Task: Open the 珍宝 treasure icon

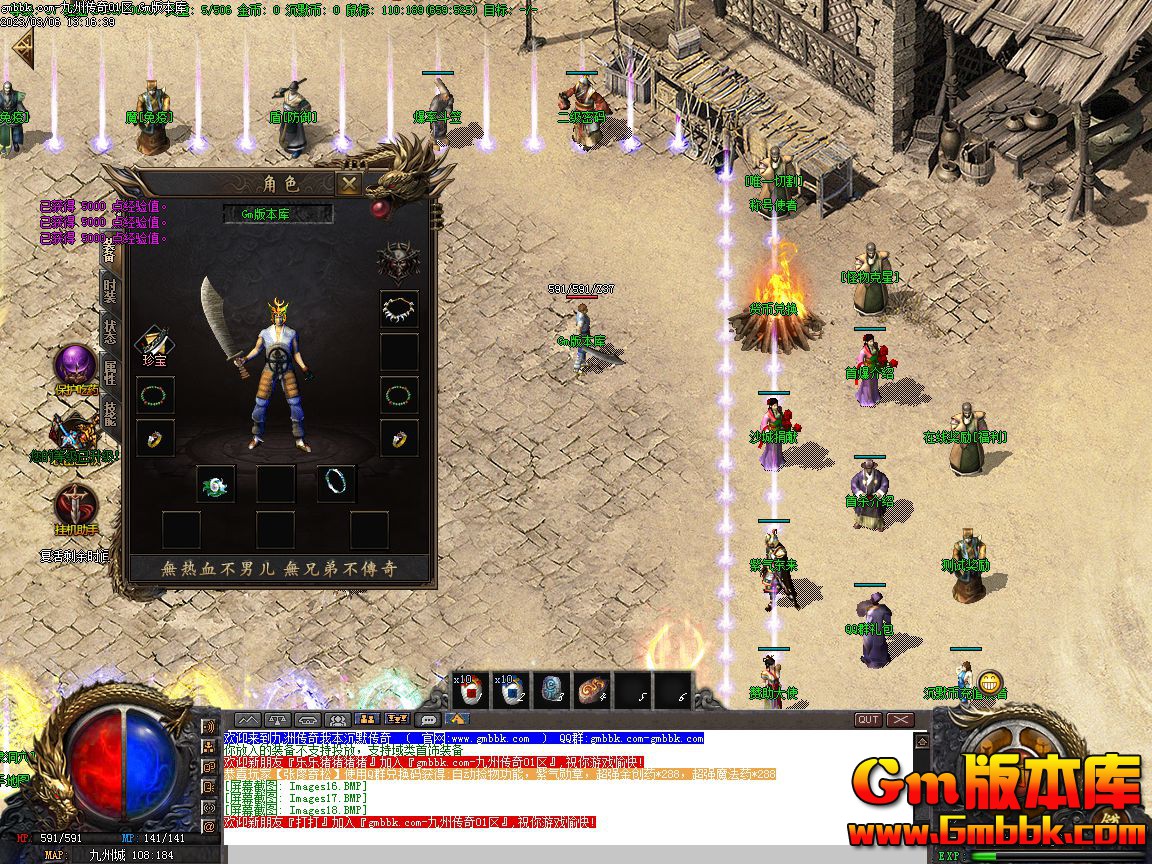Action: coord(154,345)
